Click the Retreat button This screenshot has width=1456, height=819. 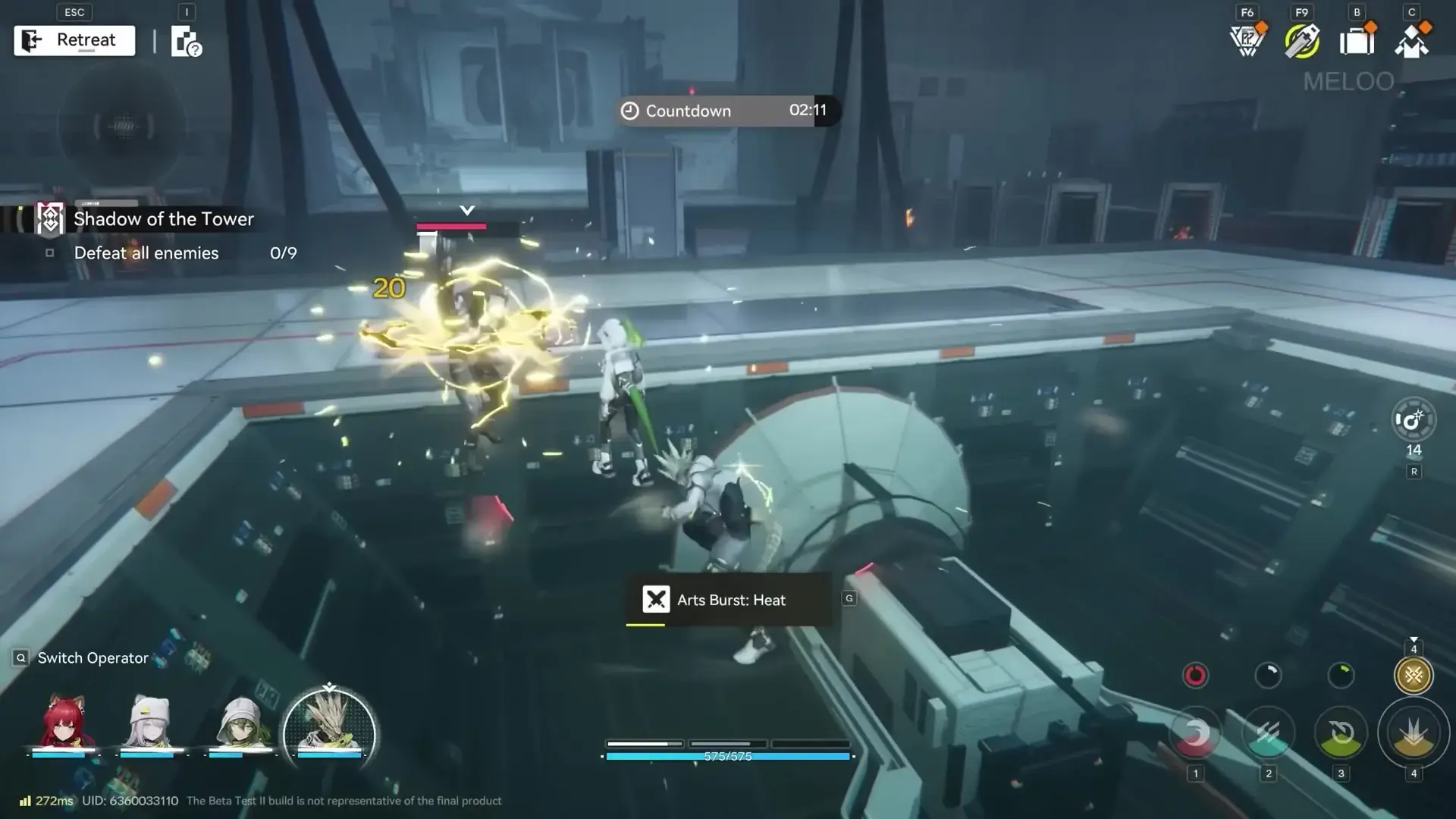[74, 39]
